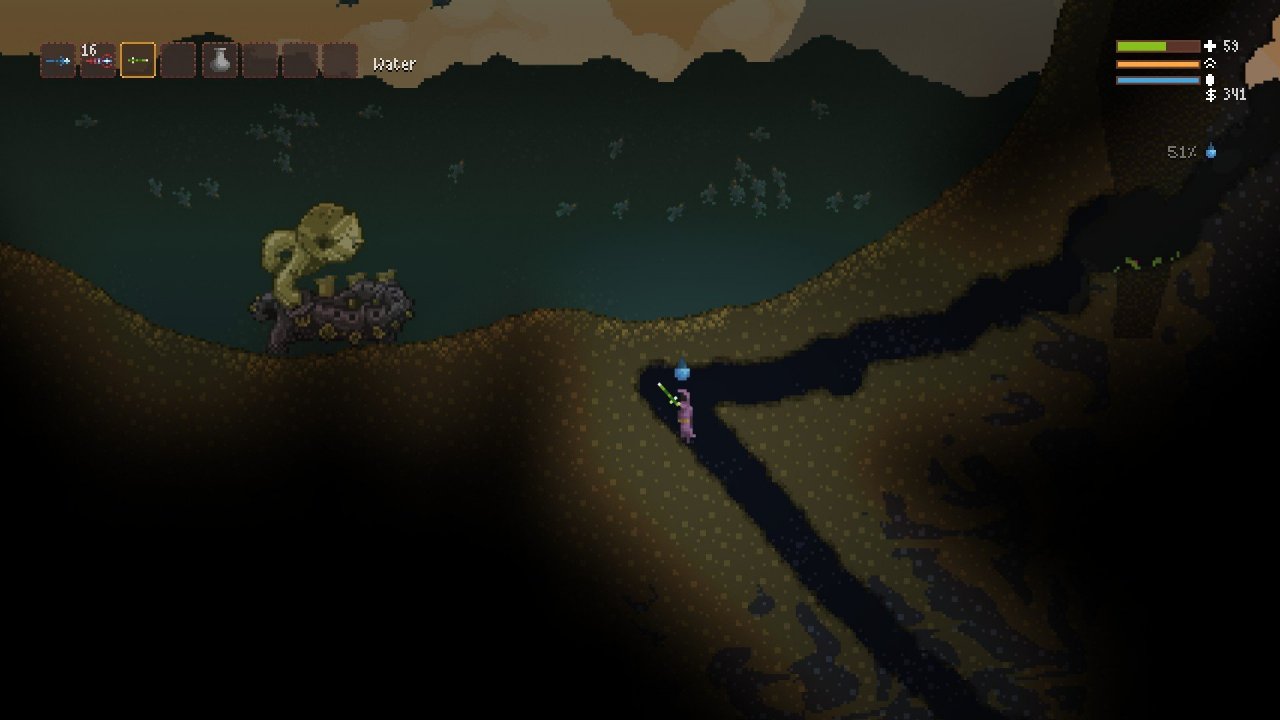
Task: Open the fourth empty hotbar slot
Action: (x=176, y=60)
